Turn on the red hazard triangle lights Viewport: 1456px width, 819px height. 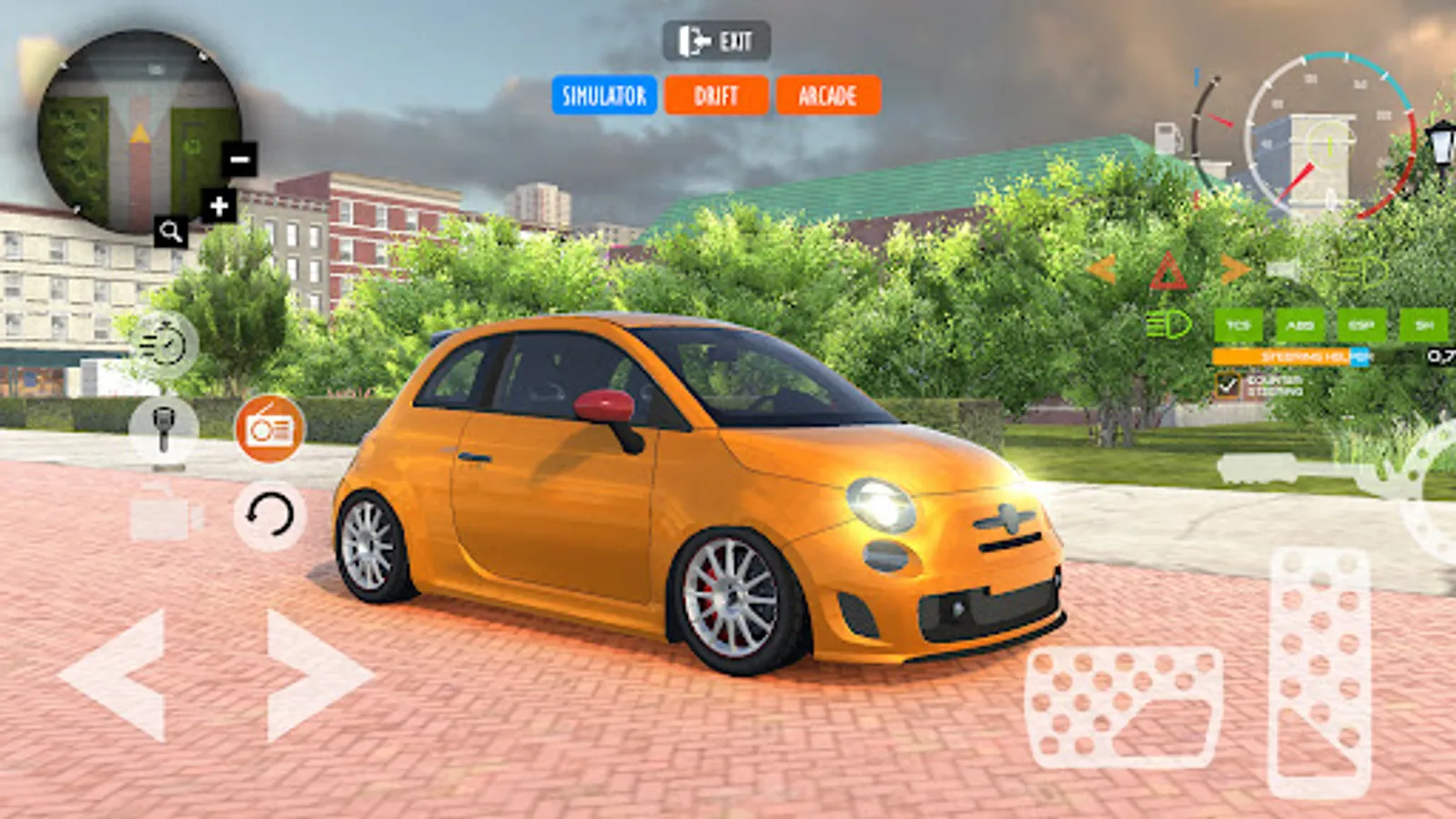click(x=1168, y=272)
